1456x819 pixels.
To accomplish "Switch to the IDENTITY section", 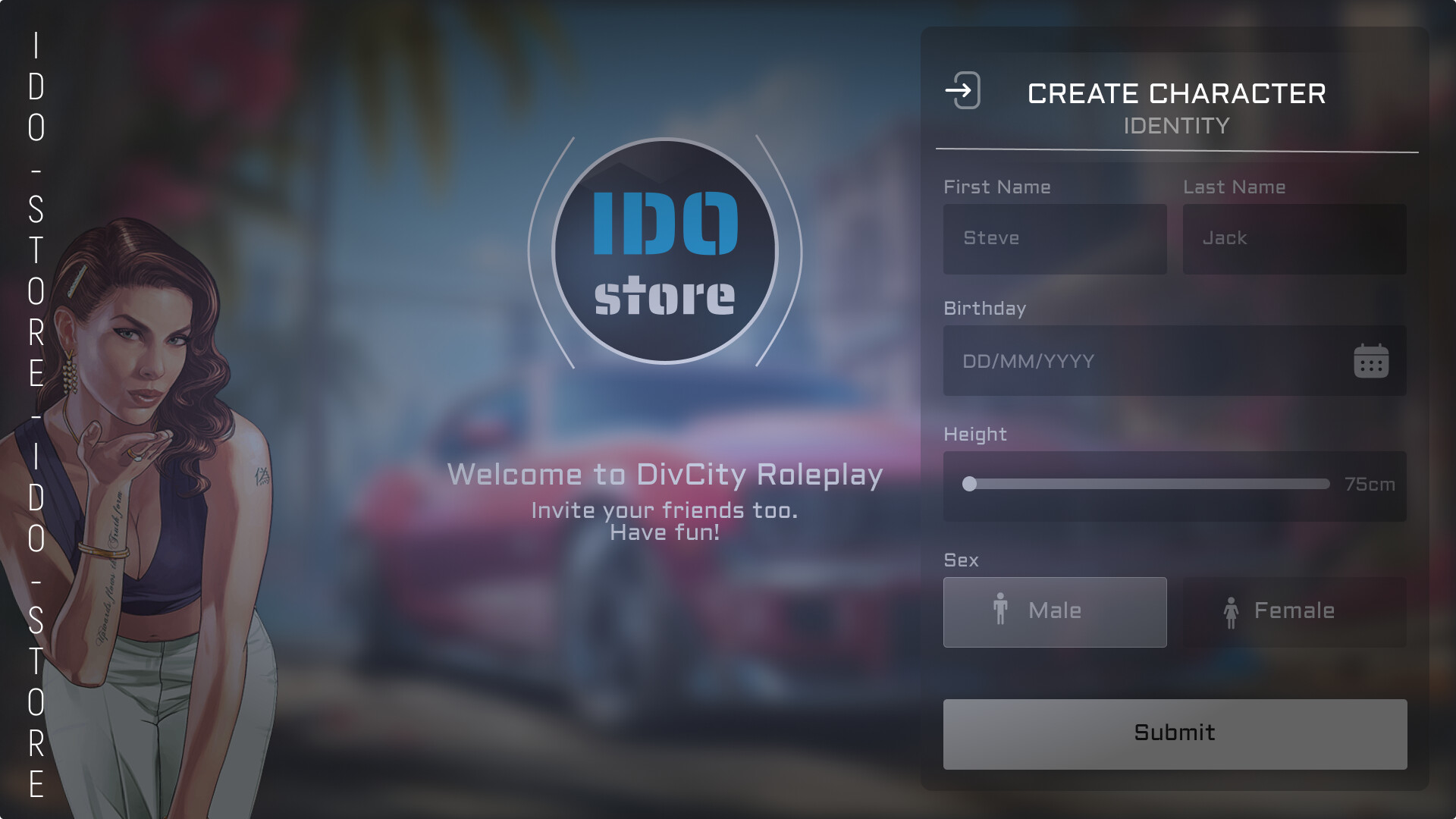I will pos(1176,126).
